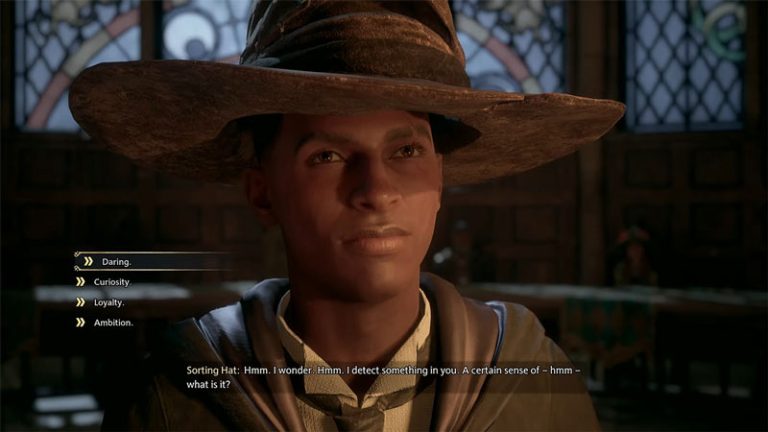Viewport: 768px width, 432px height.
Task: Choose the Daring dialogue option
Action: coord(112,262)
